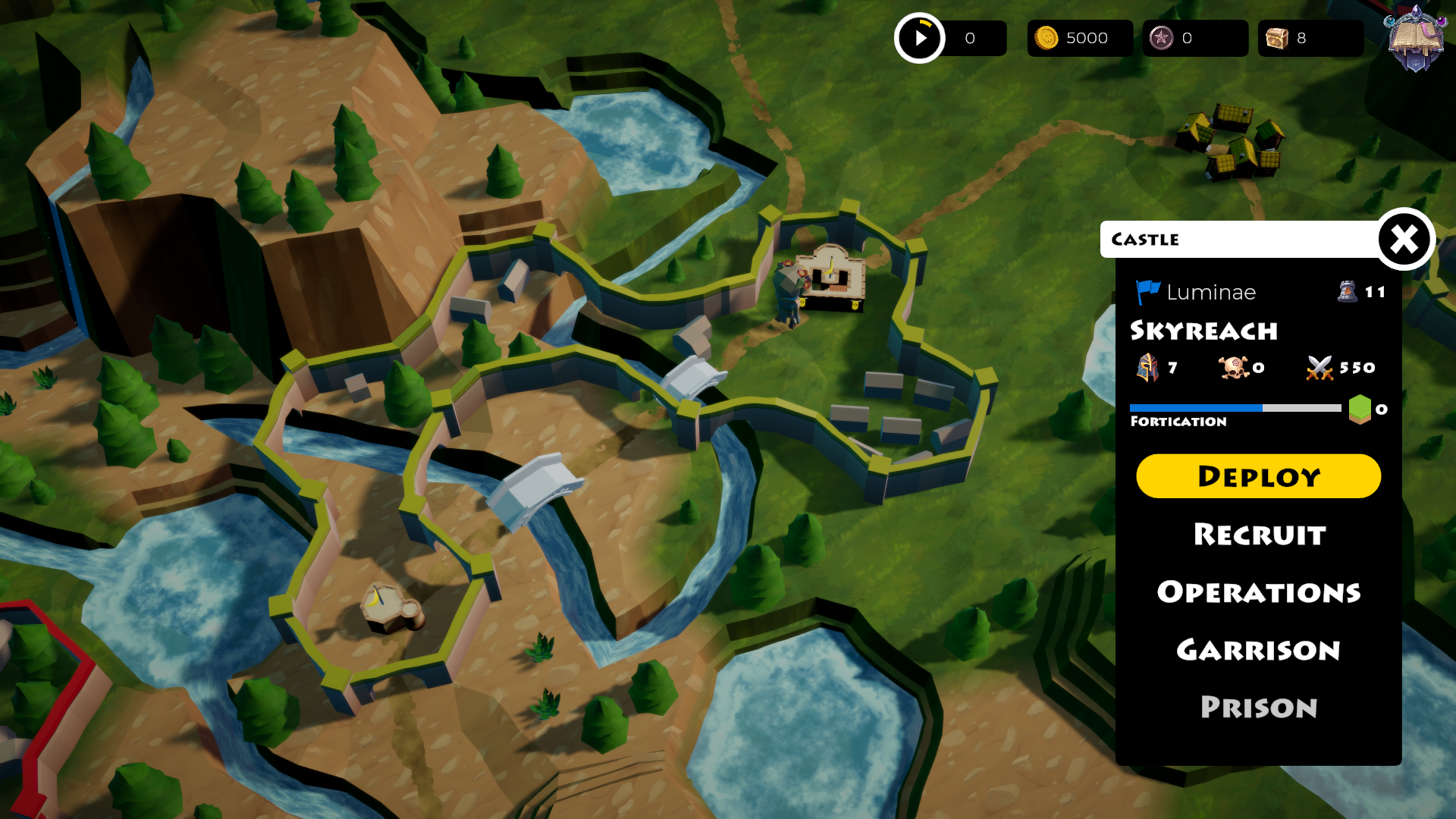The height and width of the screenshot is (819, 1456).
Task: Click the Luminae faction flag
Action: (1147, 292)
